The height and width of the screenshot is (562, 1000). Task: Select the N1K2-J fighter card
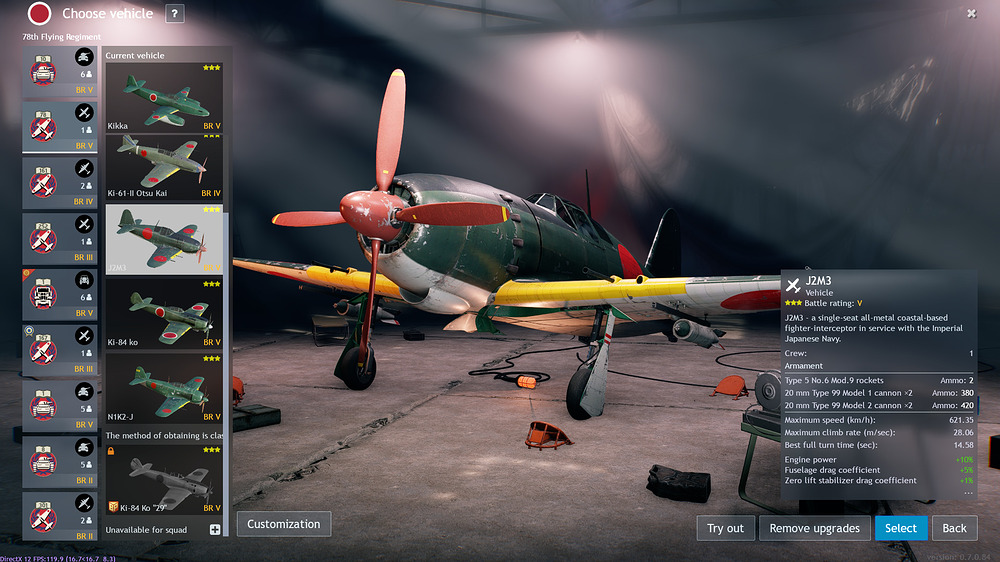pyautogui.click(x=164, y=387)
